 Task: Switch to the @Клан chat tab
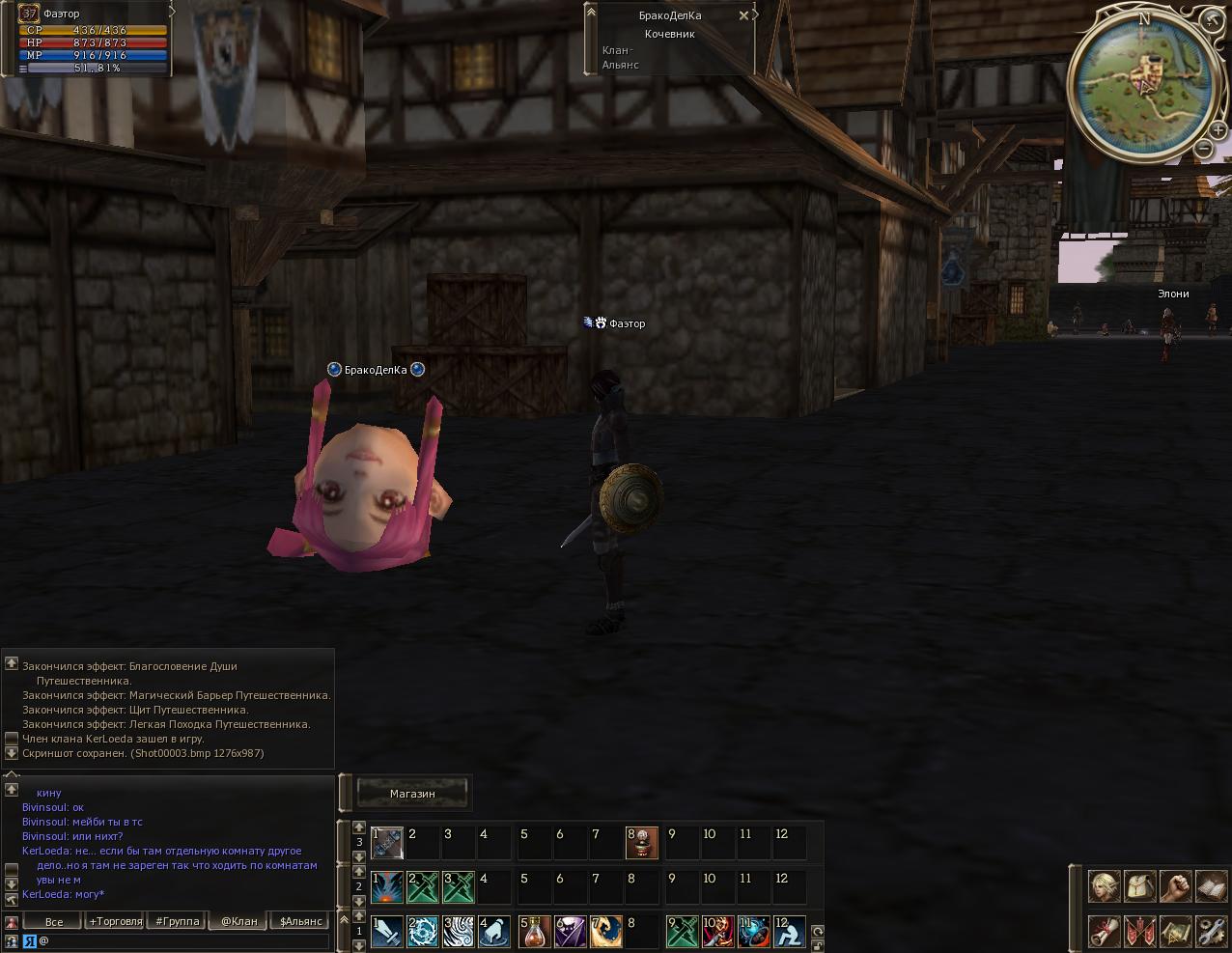pos(238,921)
